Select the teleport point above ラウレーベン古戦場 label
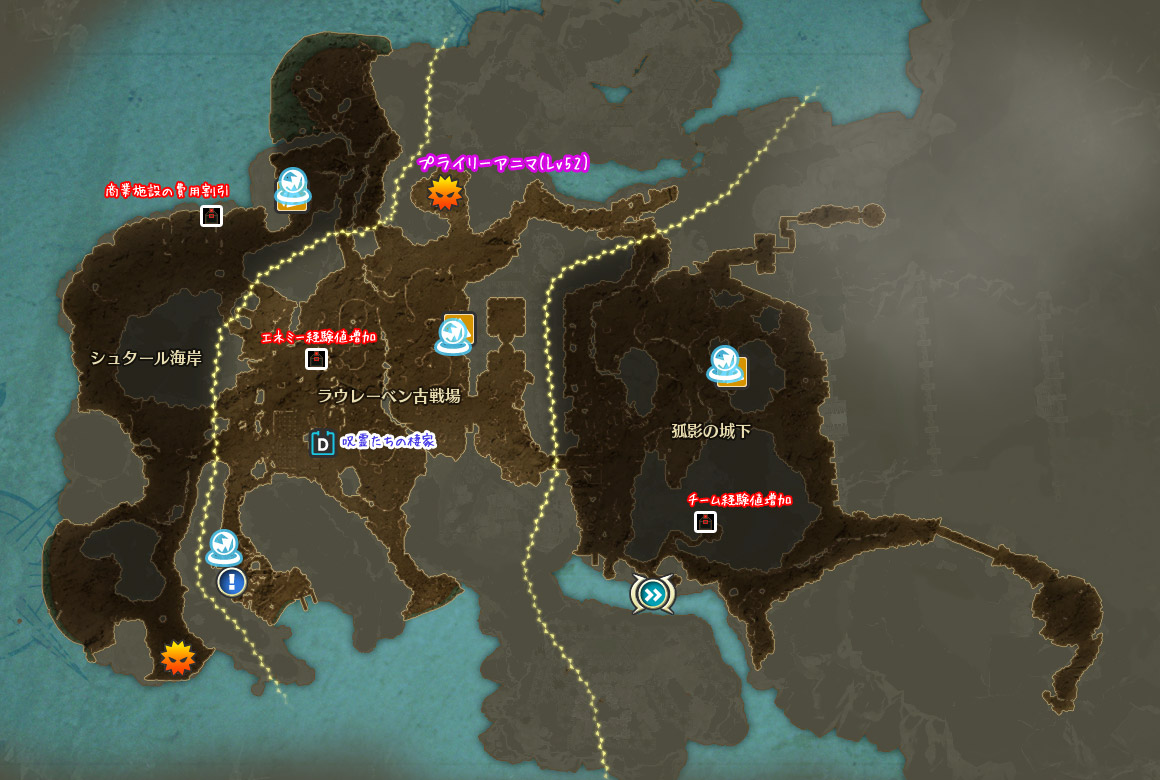The width and height of the screenshot is (1160, 780). [454, 336]
